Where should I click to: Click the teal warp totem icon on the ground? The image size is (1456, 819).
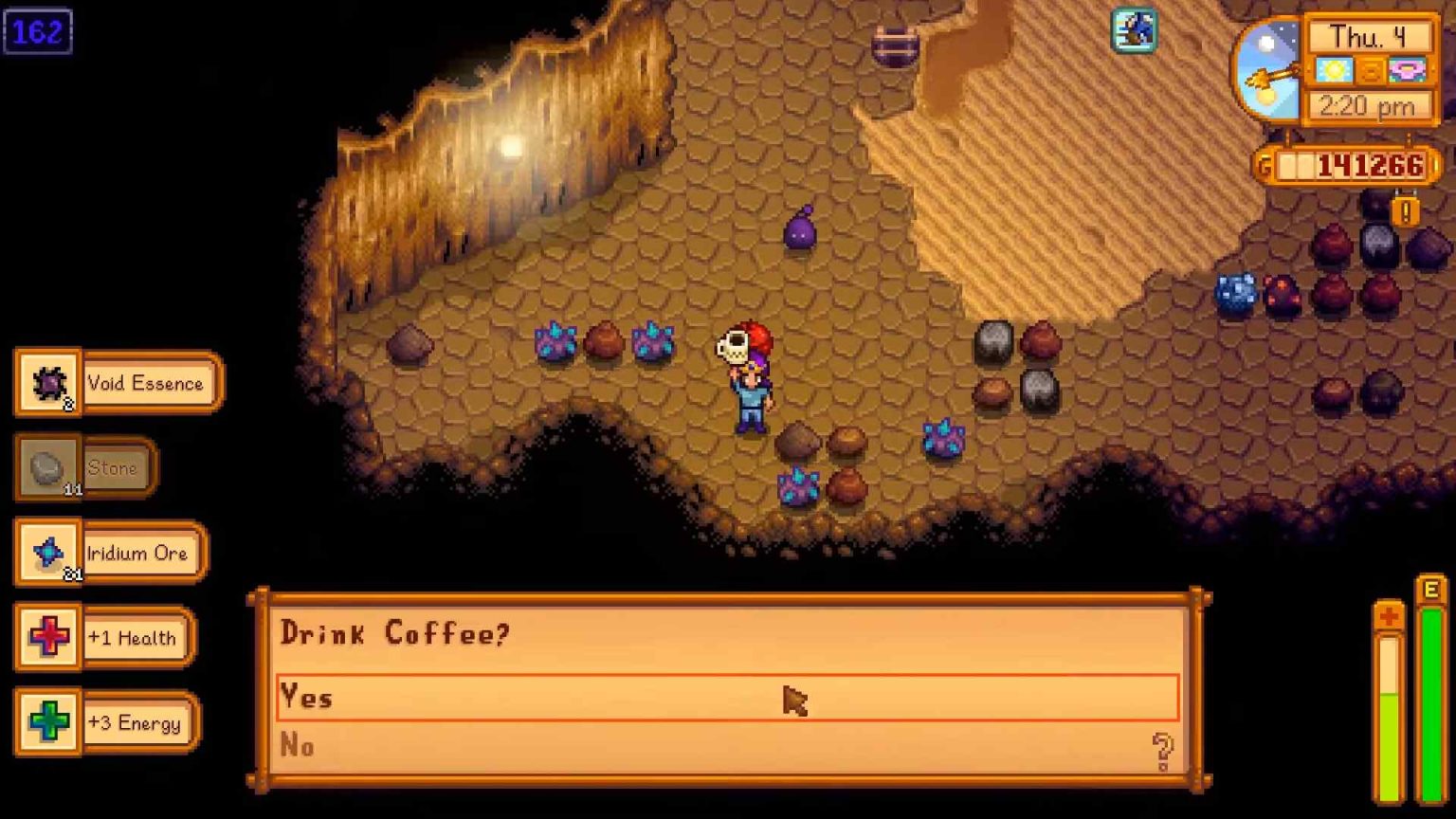[x=1134, y=31]
